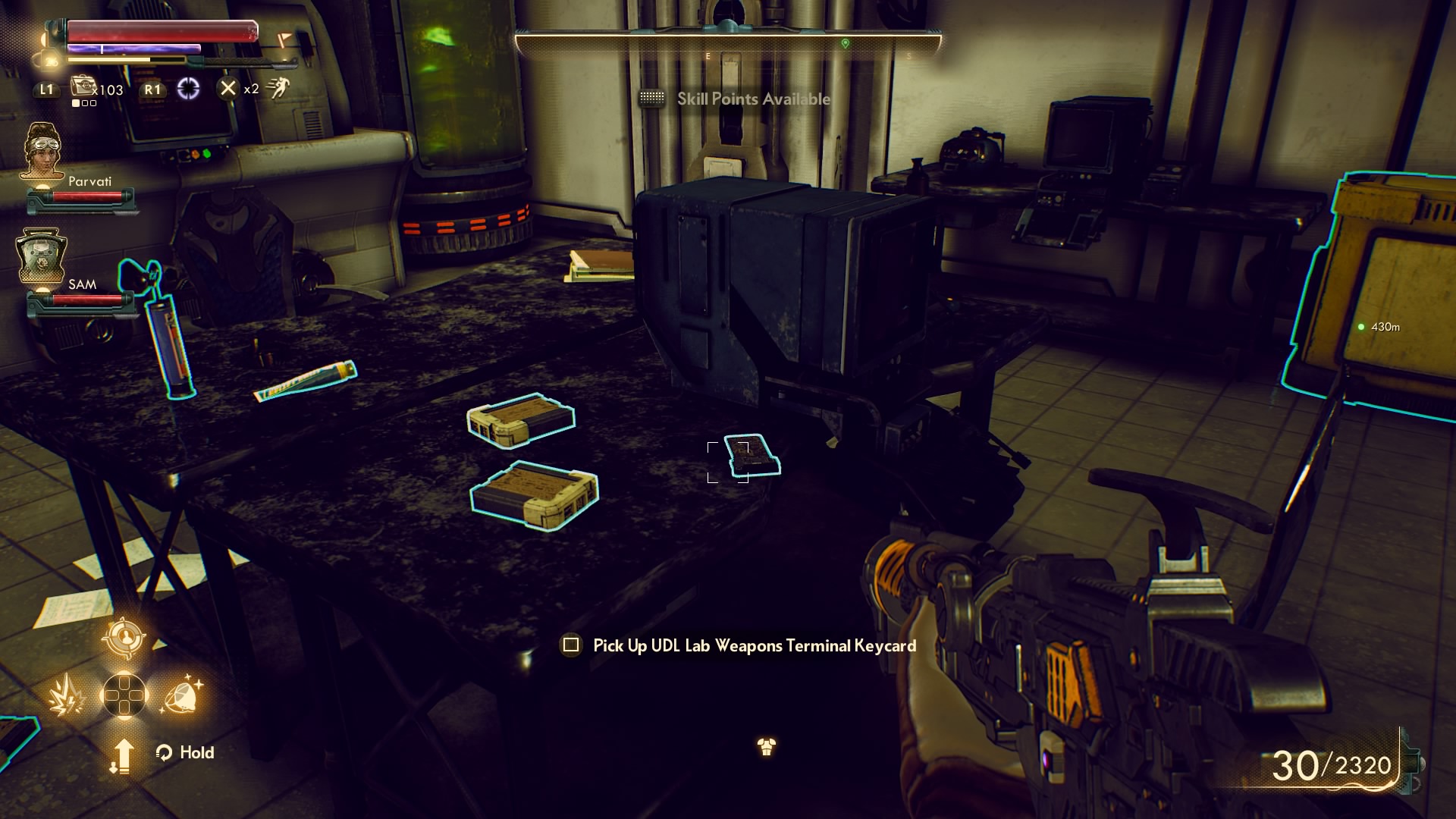The height and width of the screenshot is (819, 1456).
Task: Click the explosive burst icon left of the D-pad
Action: pos(67,697)
